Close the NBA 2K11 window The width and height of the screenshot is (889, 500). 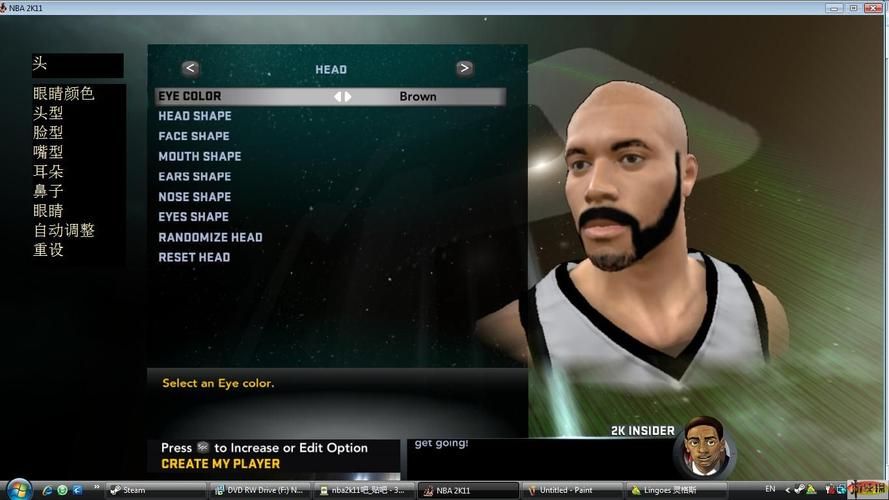click(874, 7)
